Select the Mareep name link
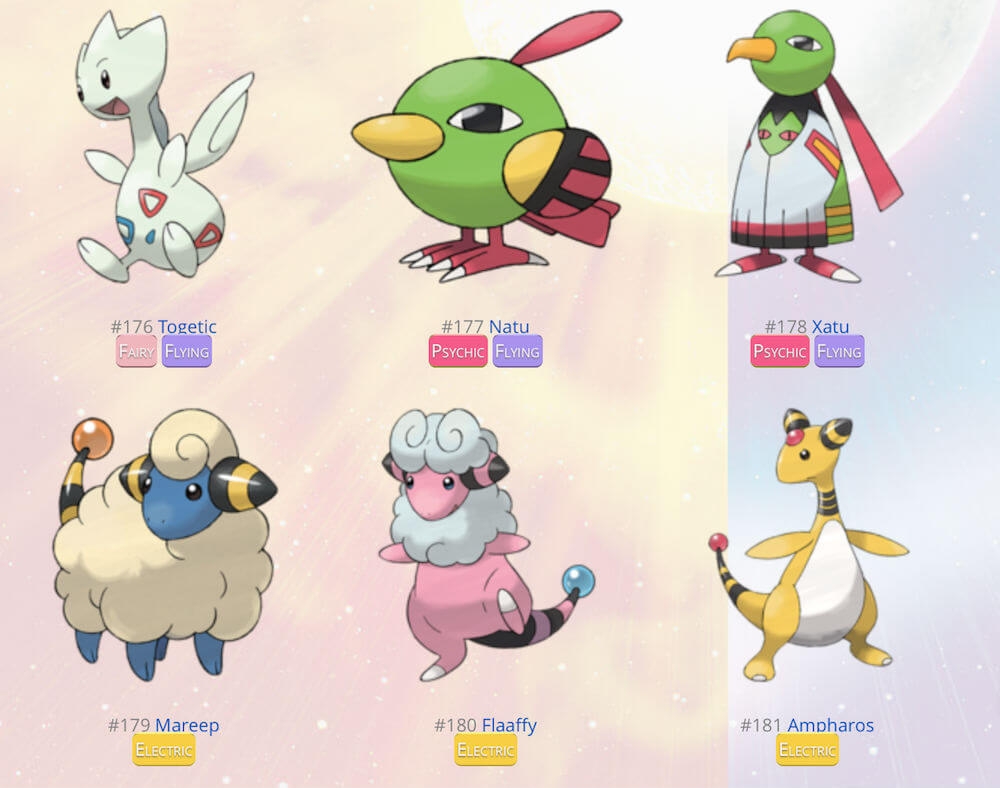 pos(186,725)
